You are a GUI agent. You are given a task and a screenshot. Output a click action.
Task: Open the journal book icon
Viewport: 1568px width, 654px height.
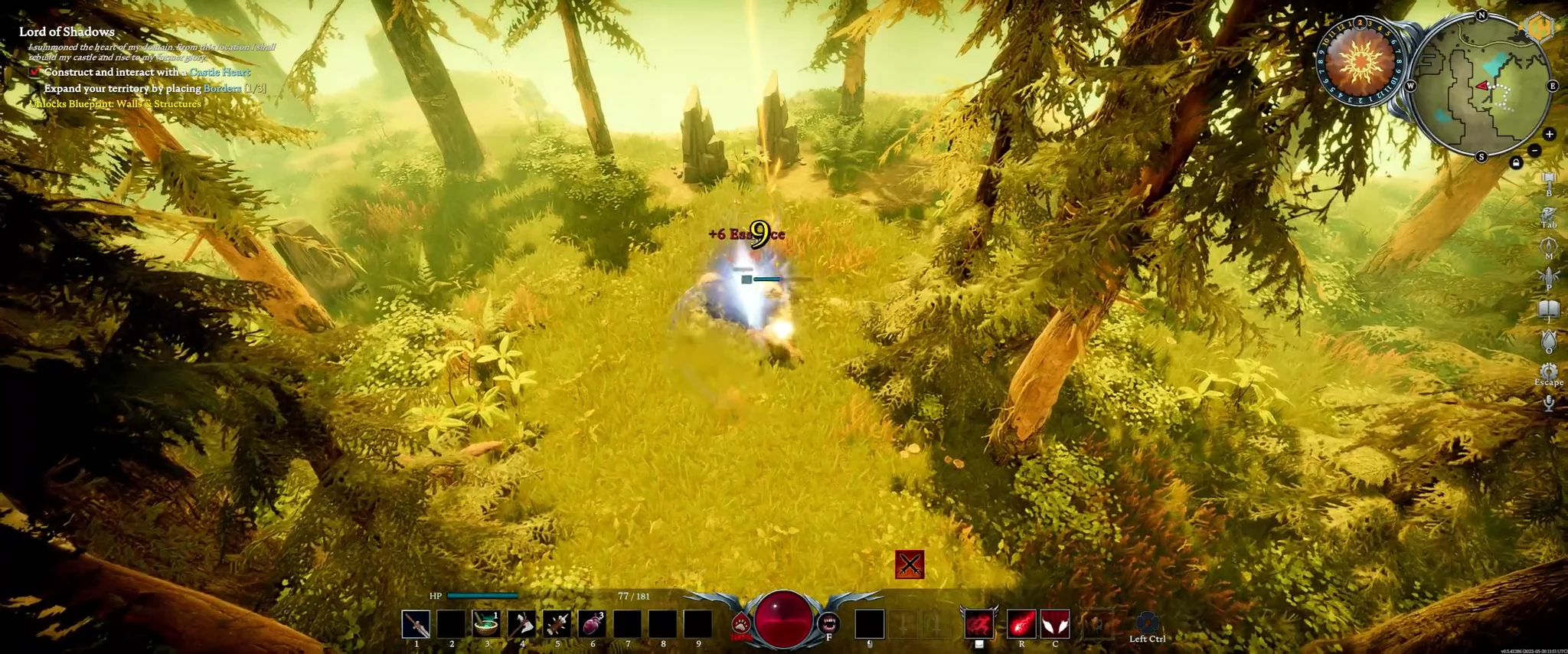click(1549, 309)
